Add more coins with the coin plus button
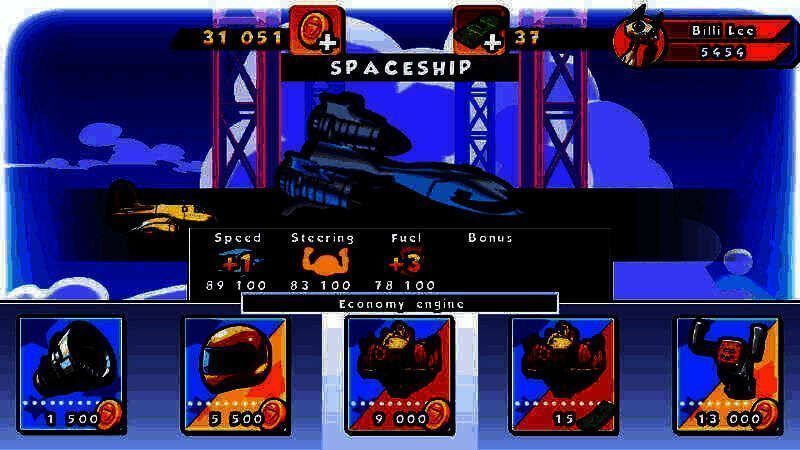The height and width of the screenshot is (450, 800). click(x=317, y=31)
